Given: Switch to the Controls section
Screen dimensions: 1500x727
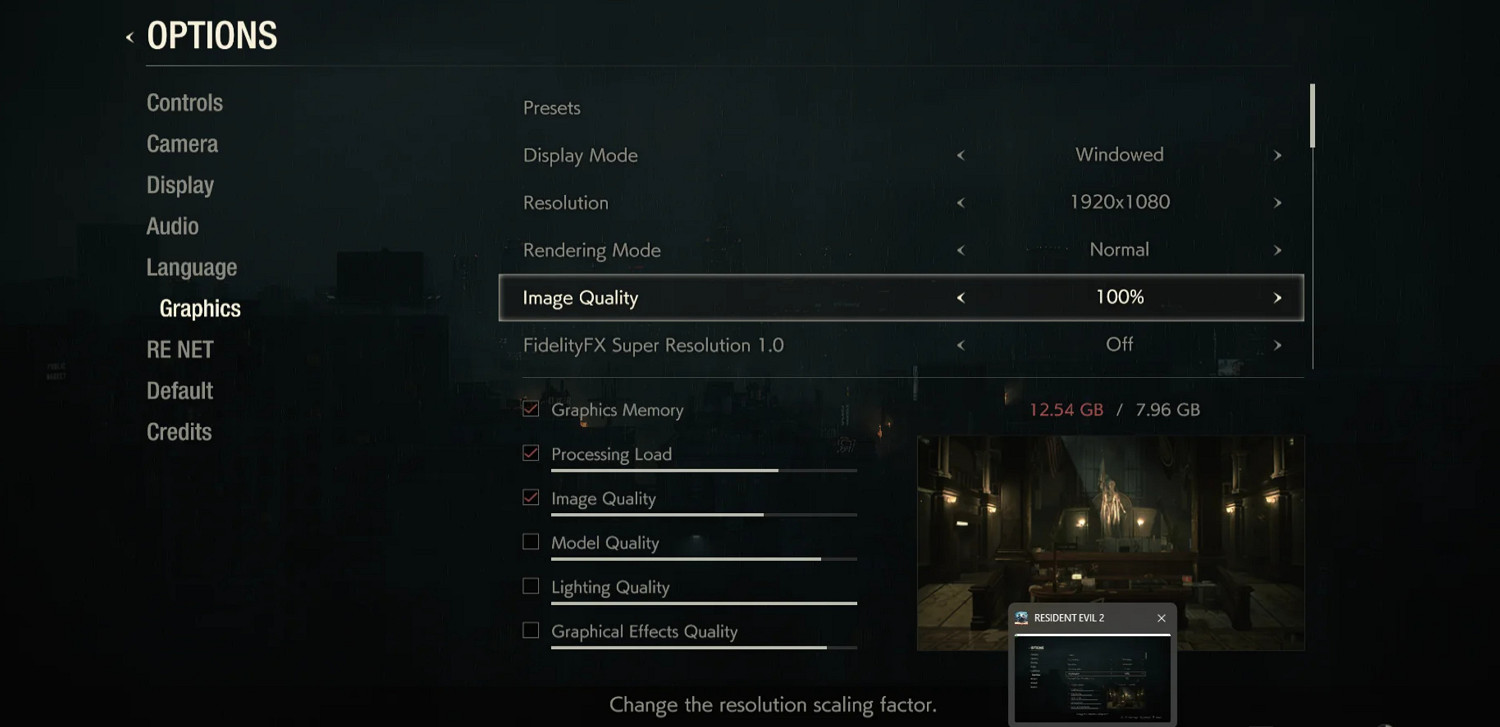Looking at the screenshot, I should coord(185,102).
